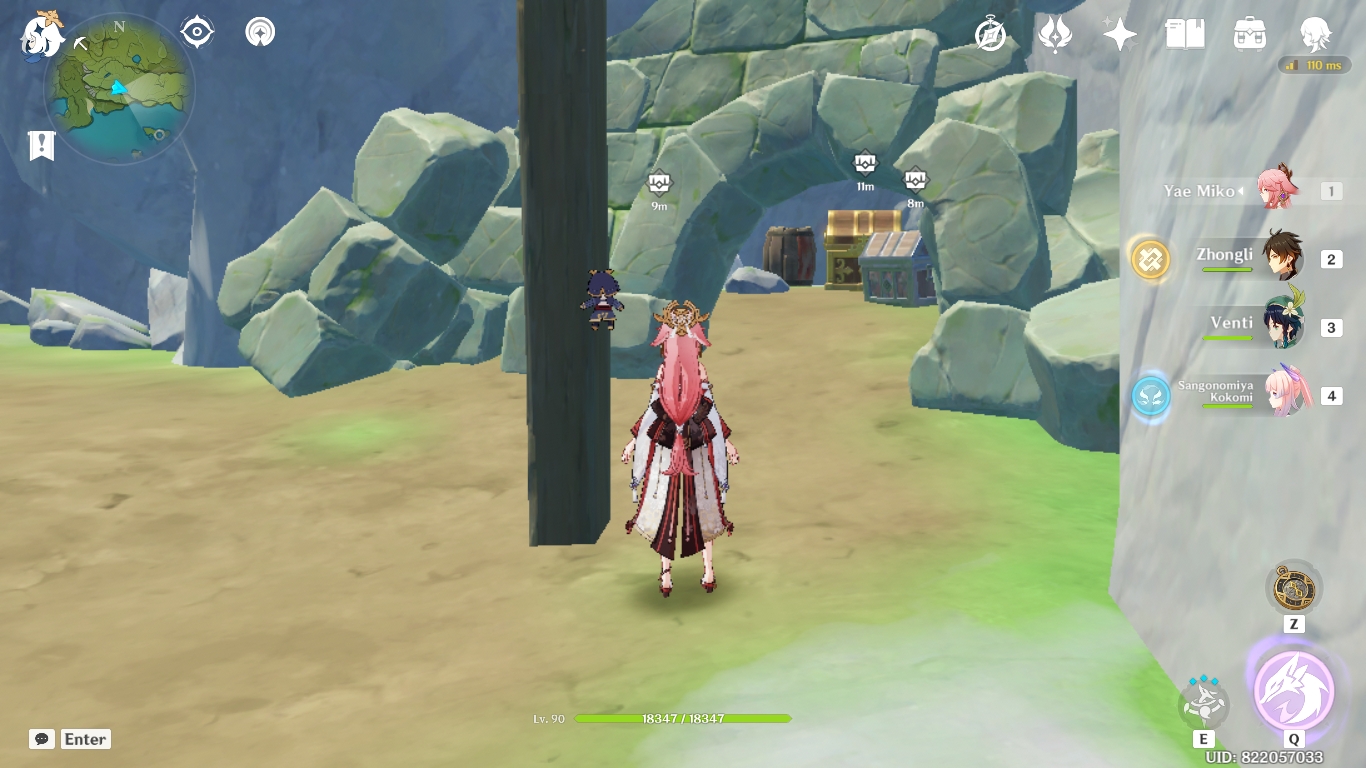
Task: Open the inventory backpack
Action: click(x=1249, y=33)
